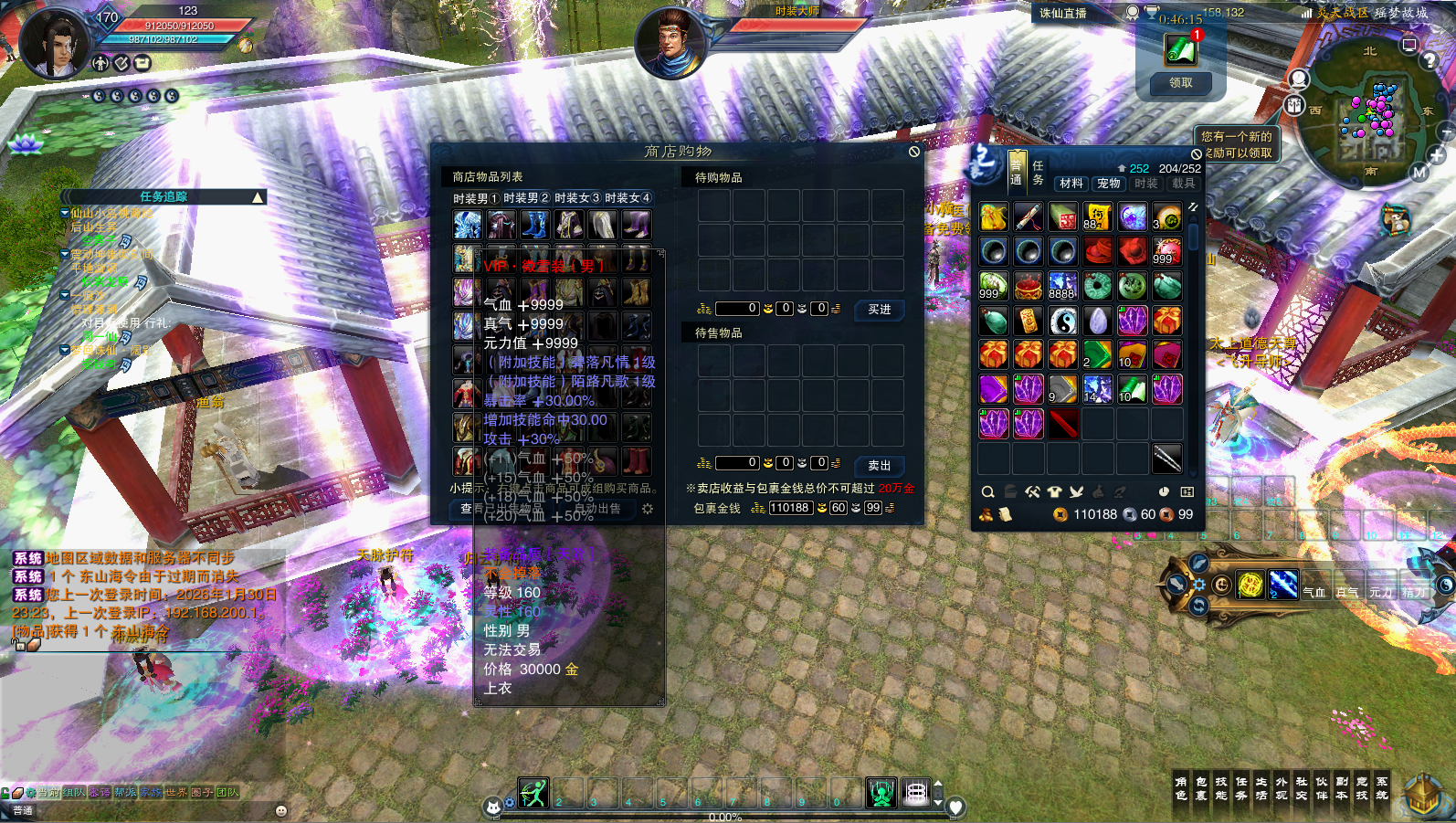Screen dimensions: 1456x823
Task: Switch to the 时装男② shop tab
Action: [526, 198]
